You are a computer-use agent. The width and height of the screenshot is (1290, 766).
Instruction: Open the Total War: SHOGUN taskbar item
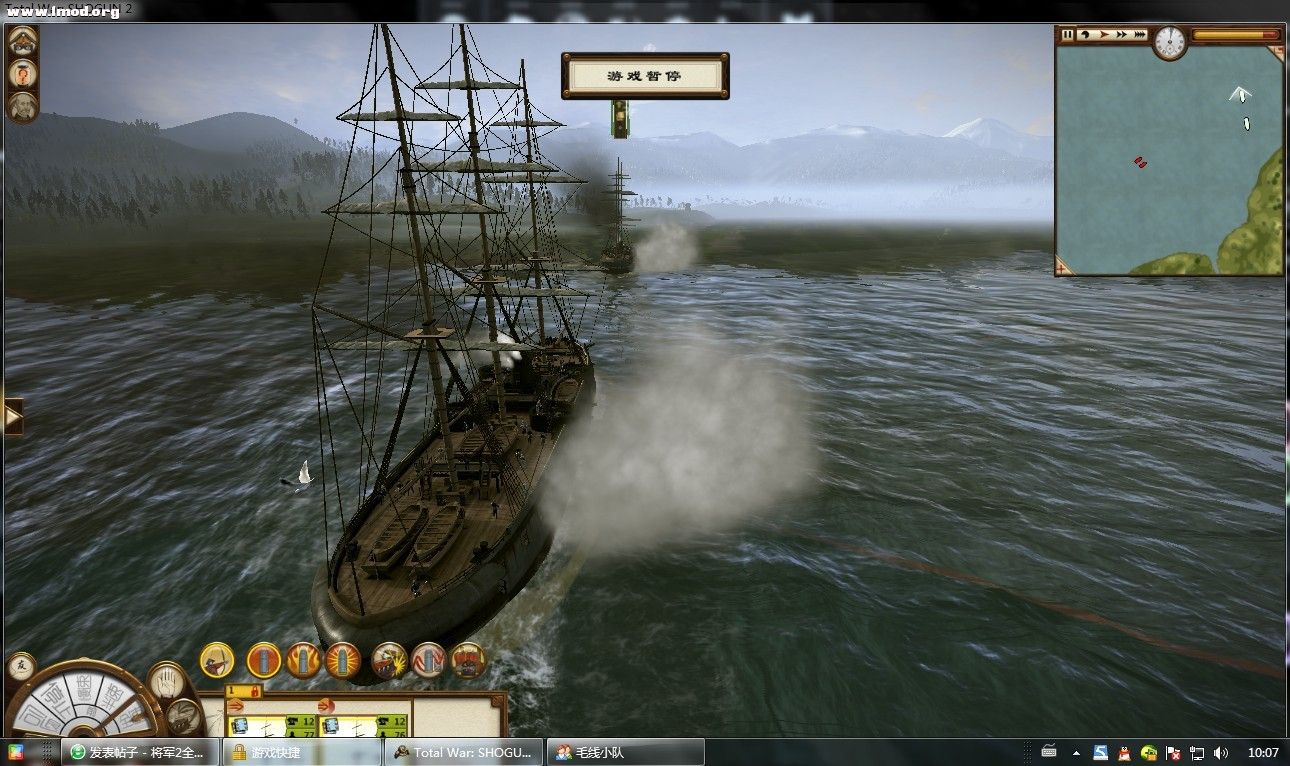464,752
